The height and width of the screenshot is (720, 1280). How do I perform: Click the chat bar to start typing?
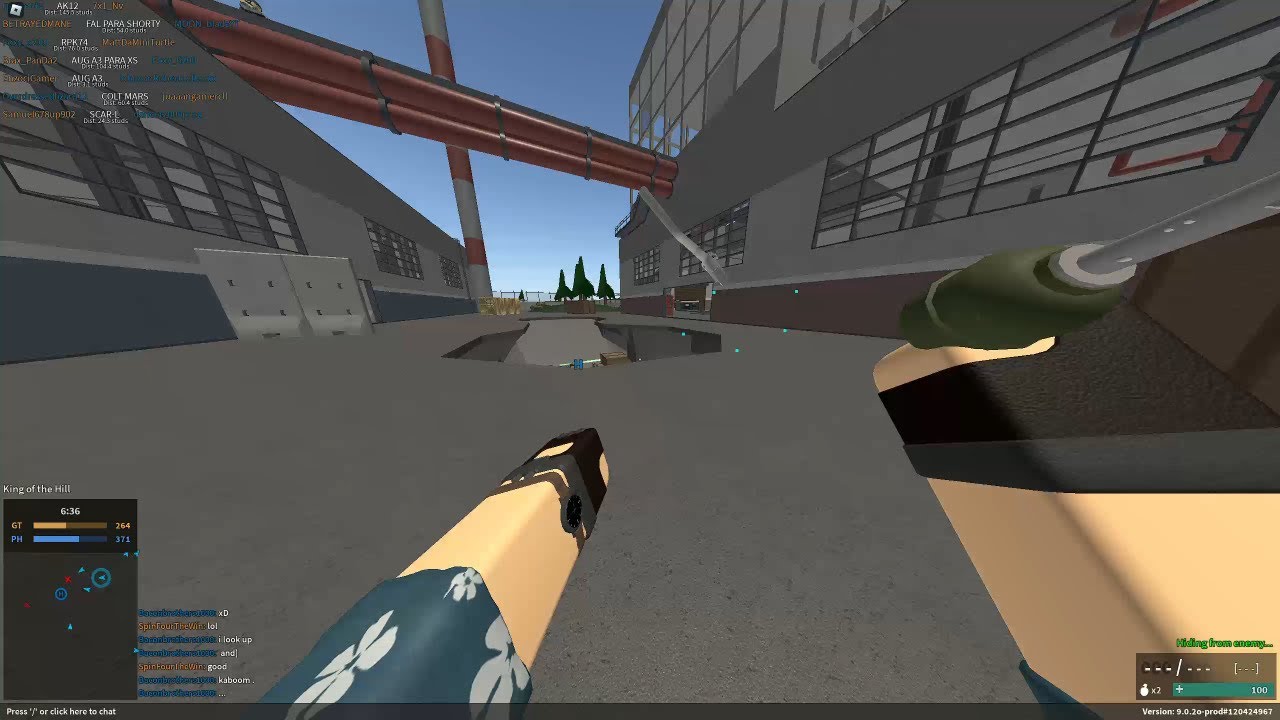pyautogui.click(x=62, y=711)
